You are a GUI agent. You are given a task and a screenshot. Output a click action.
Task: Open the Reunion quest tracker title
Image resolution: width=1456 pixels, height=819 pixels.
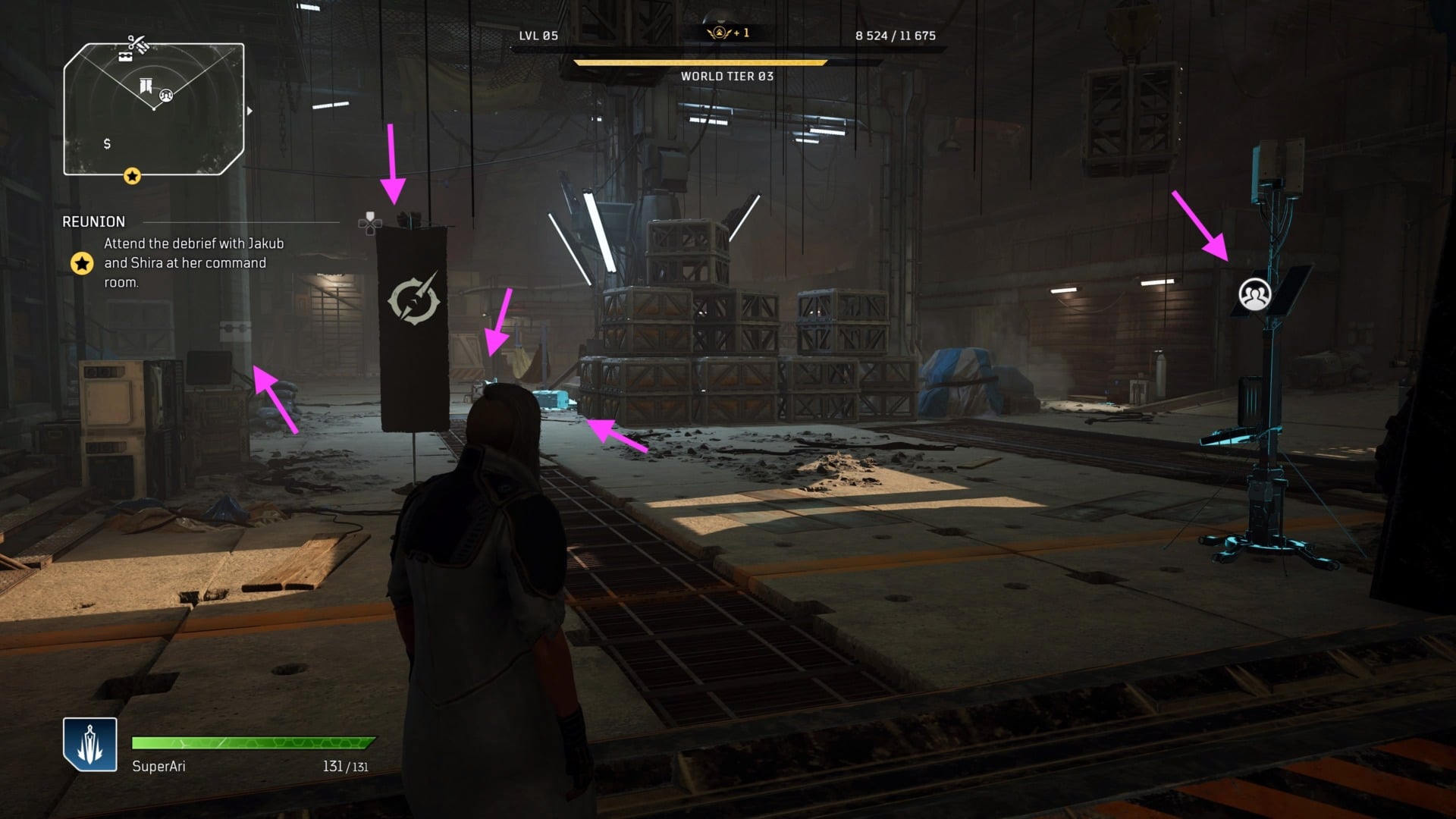94,221
